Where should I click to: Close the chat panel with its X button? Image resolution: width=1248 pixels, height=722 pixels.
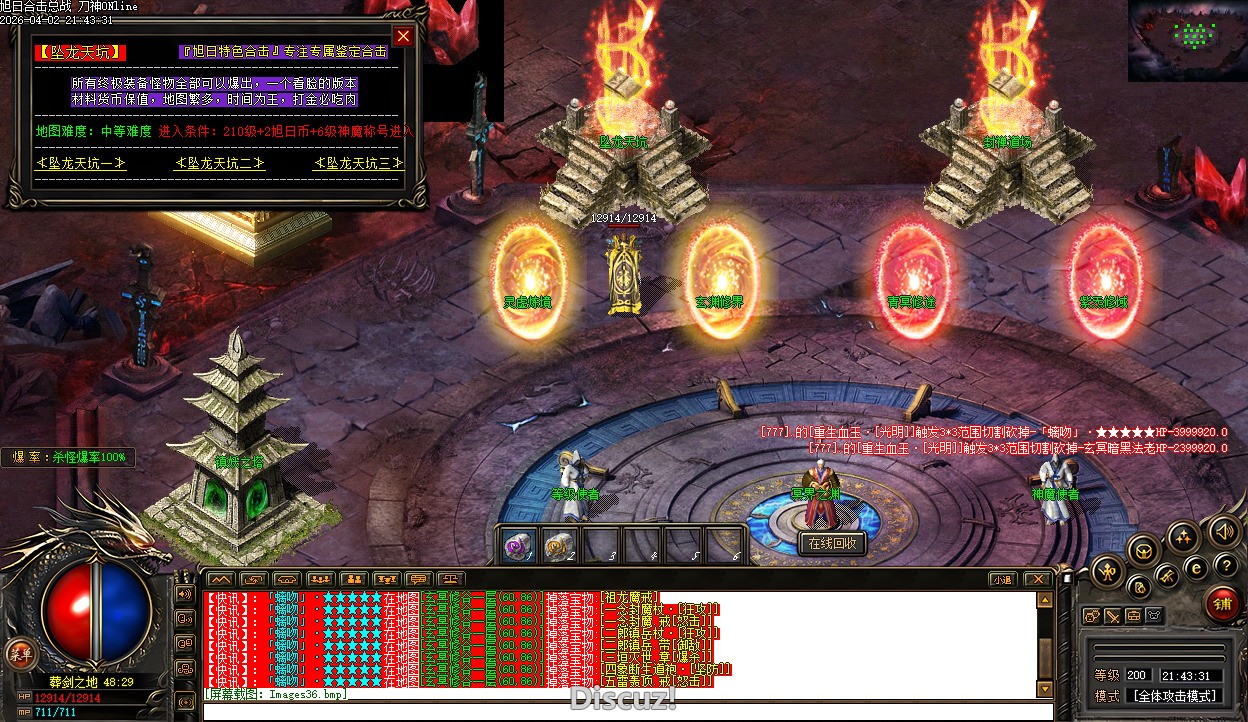[1038, 579]
